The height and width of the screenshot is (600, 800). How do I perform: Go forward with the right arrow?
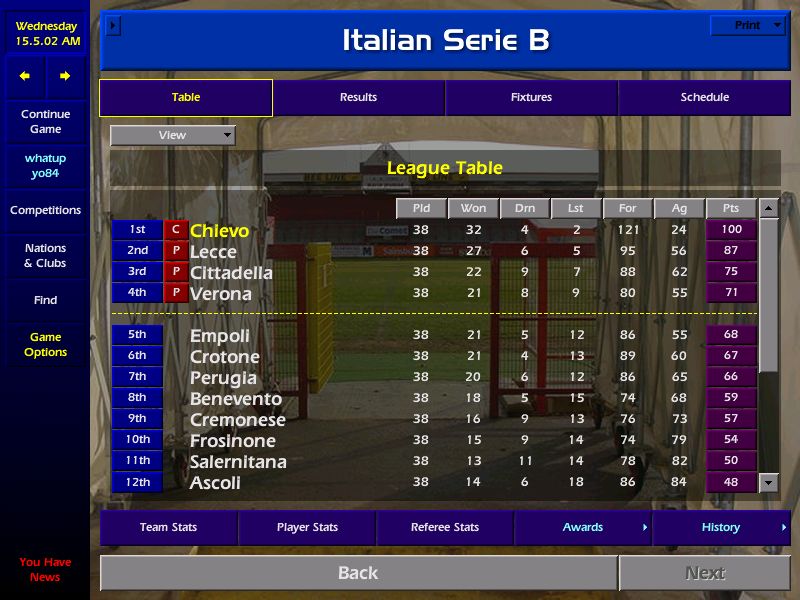coord(65,76)
